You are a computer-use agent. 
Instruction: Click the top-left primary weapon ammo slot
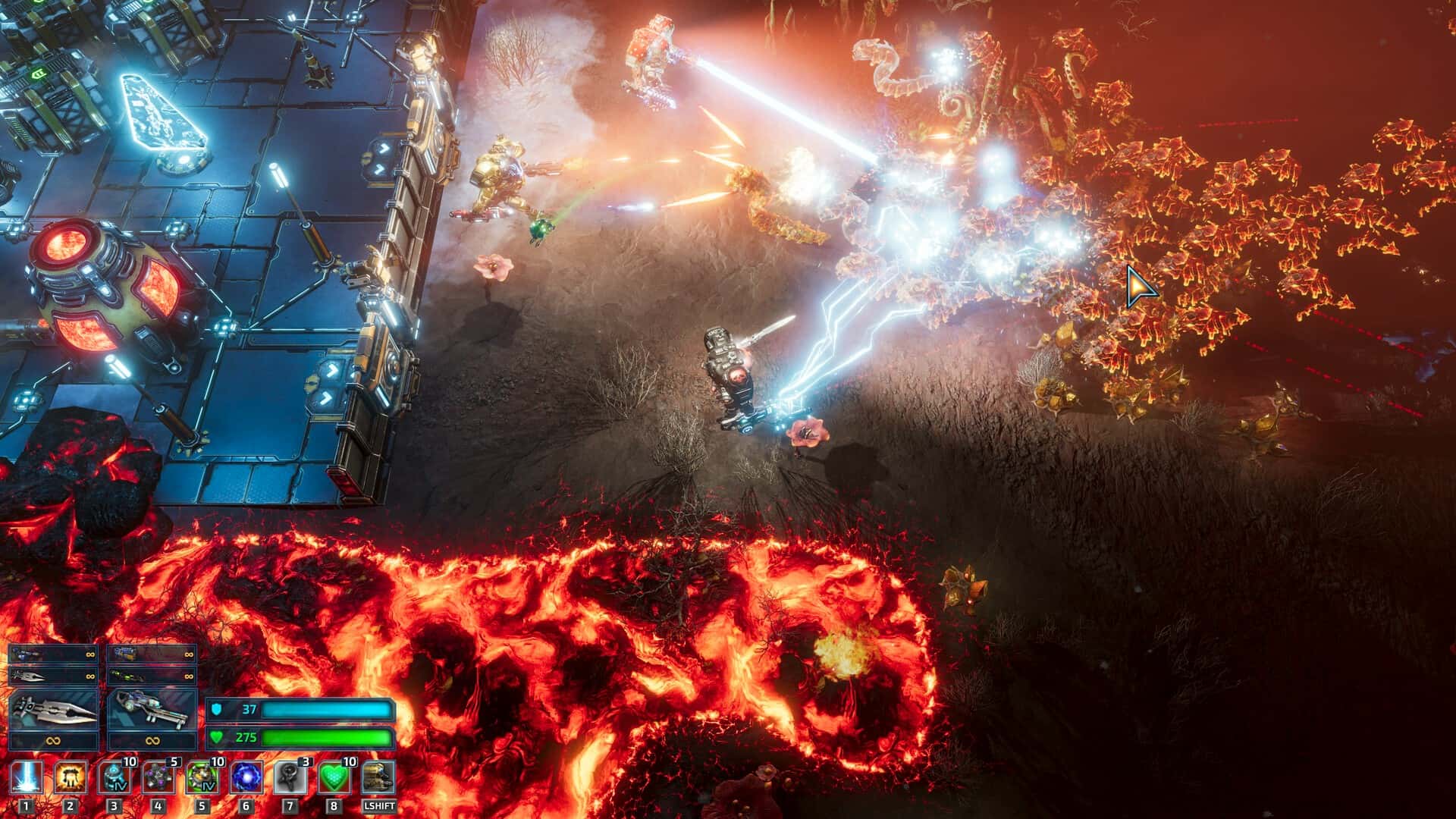53,653
